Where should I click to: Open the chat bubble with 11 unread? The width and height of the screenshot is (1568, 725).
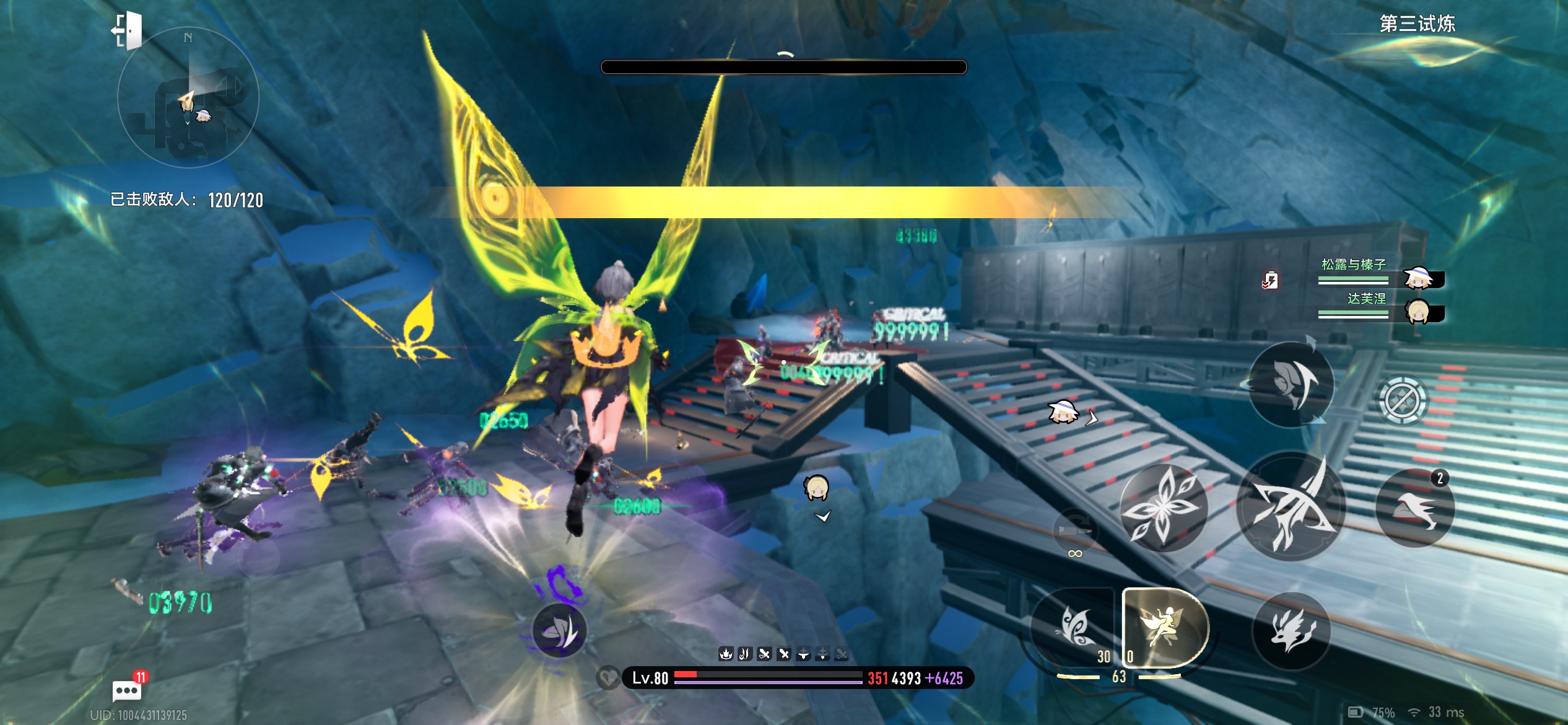pyautogui.click(x=126, y=690)
